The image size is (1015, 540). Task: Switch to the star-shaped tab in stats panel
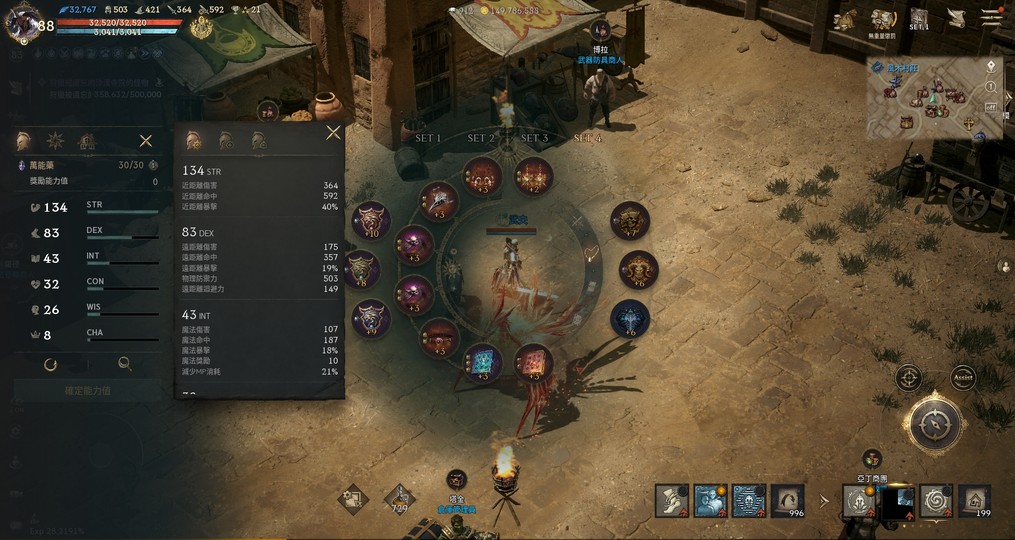[55, 141]
